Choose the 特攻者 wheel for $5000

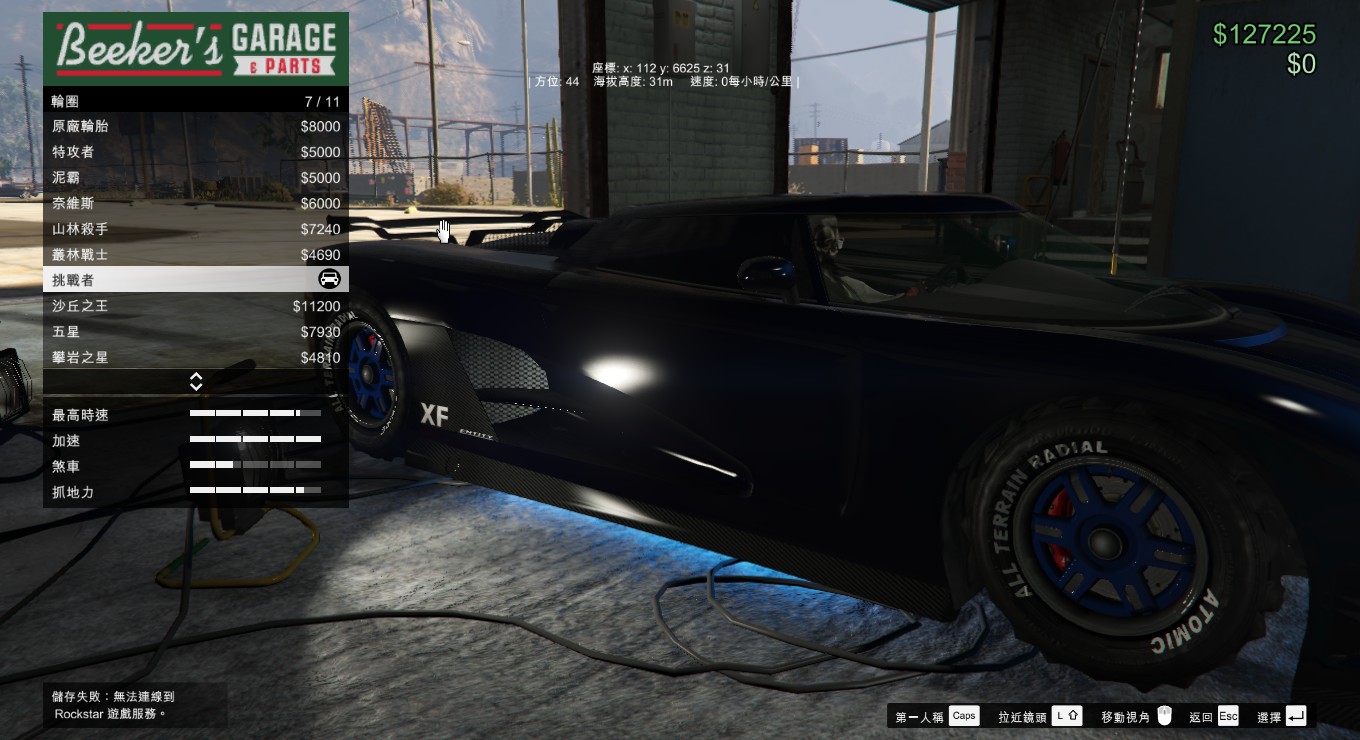[x=195, y=152]
